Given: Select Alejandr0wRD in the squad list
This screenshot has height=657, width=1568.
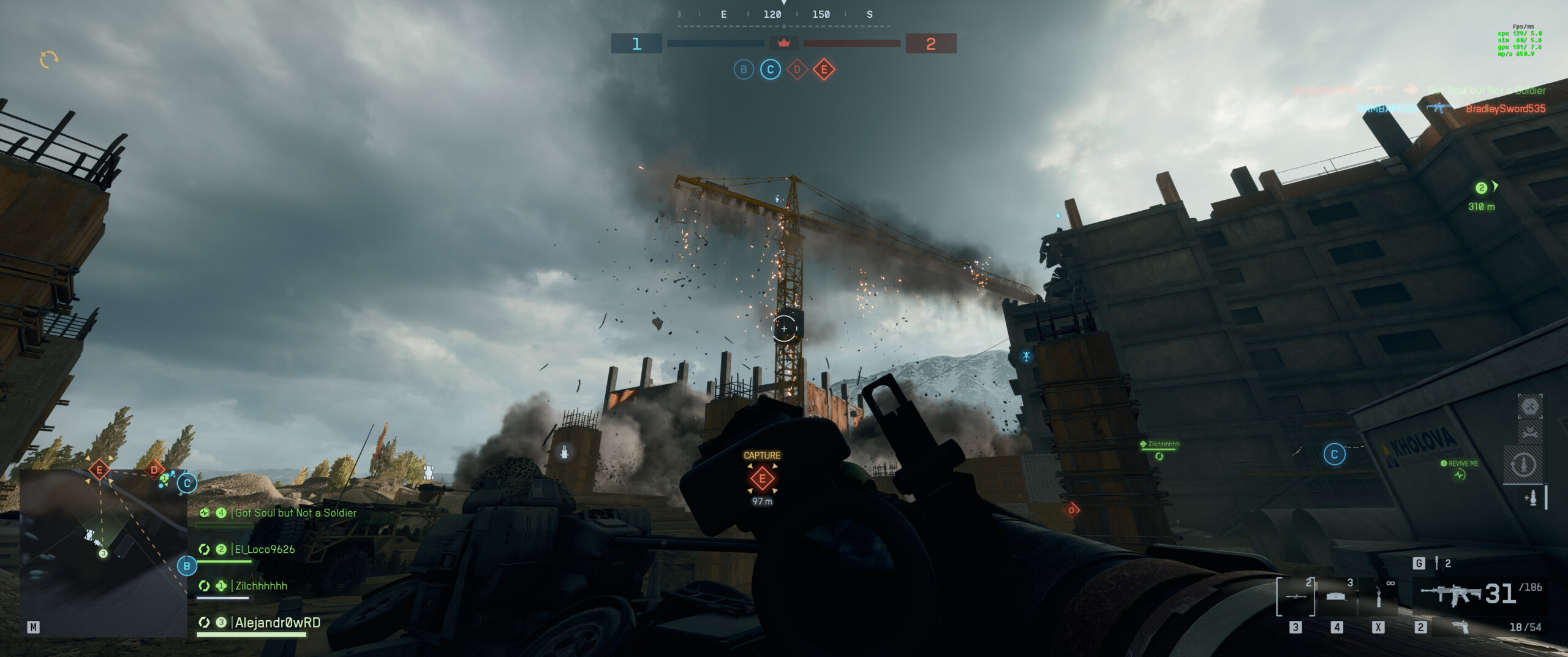Looking at the screenshot, I should pos(277,623).
